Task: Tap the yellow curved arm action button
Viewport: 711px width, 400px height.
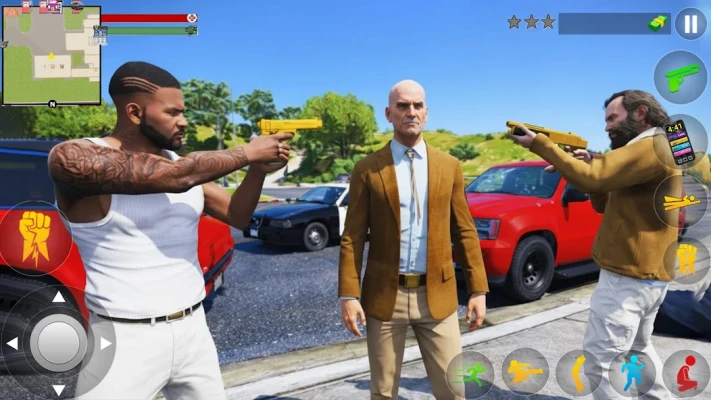Action: click(x=578, y=373)
